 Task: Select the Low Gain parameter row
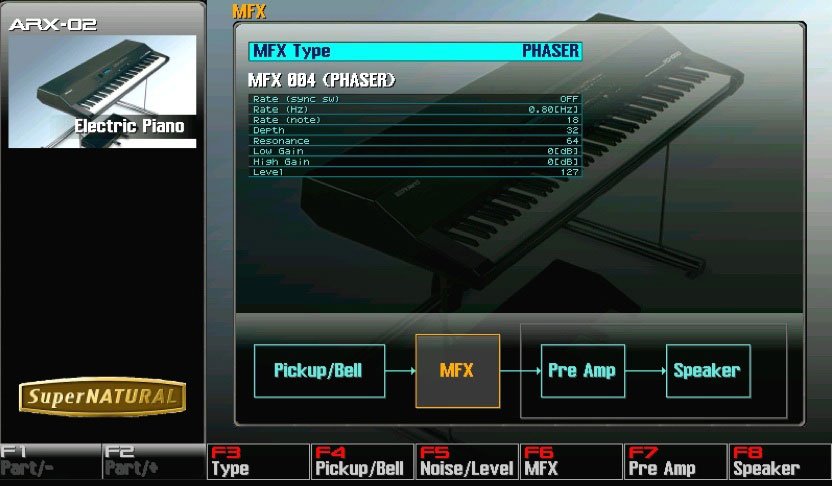[414, 151]
